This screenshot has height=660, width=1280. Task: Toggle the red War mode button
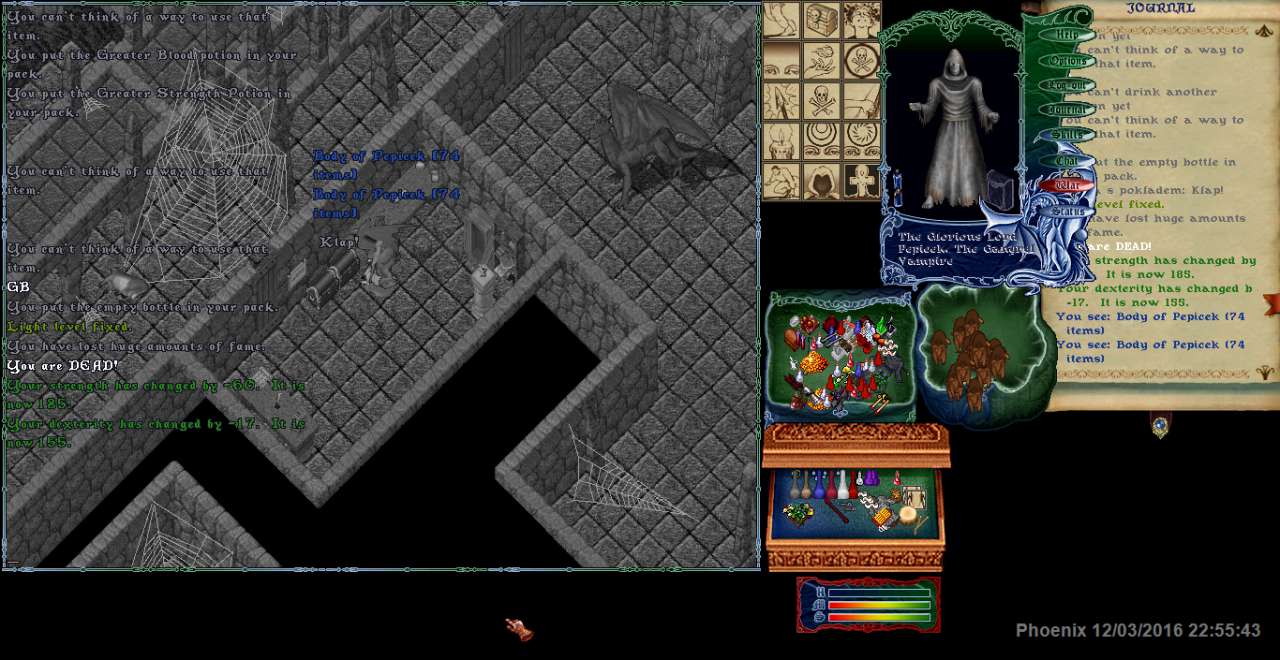click(x=1067, y=185)
